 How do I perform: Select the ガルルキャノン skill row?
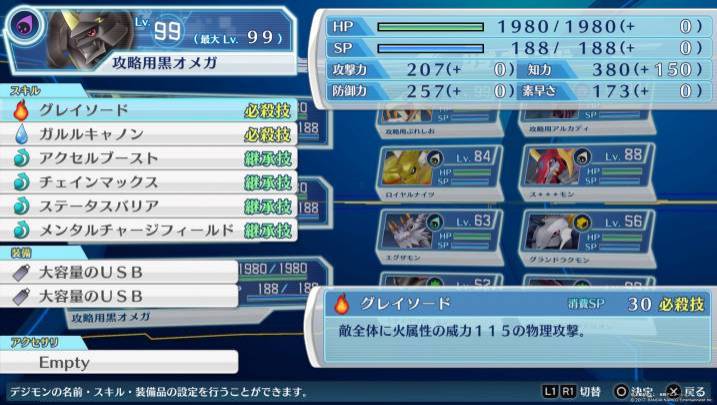(150, 134)
